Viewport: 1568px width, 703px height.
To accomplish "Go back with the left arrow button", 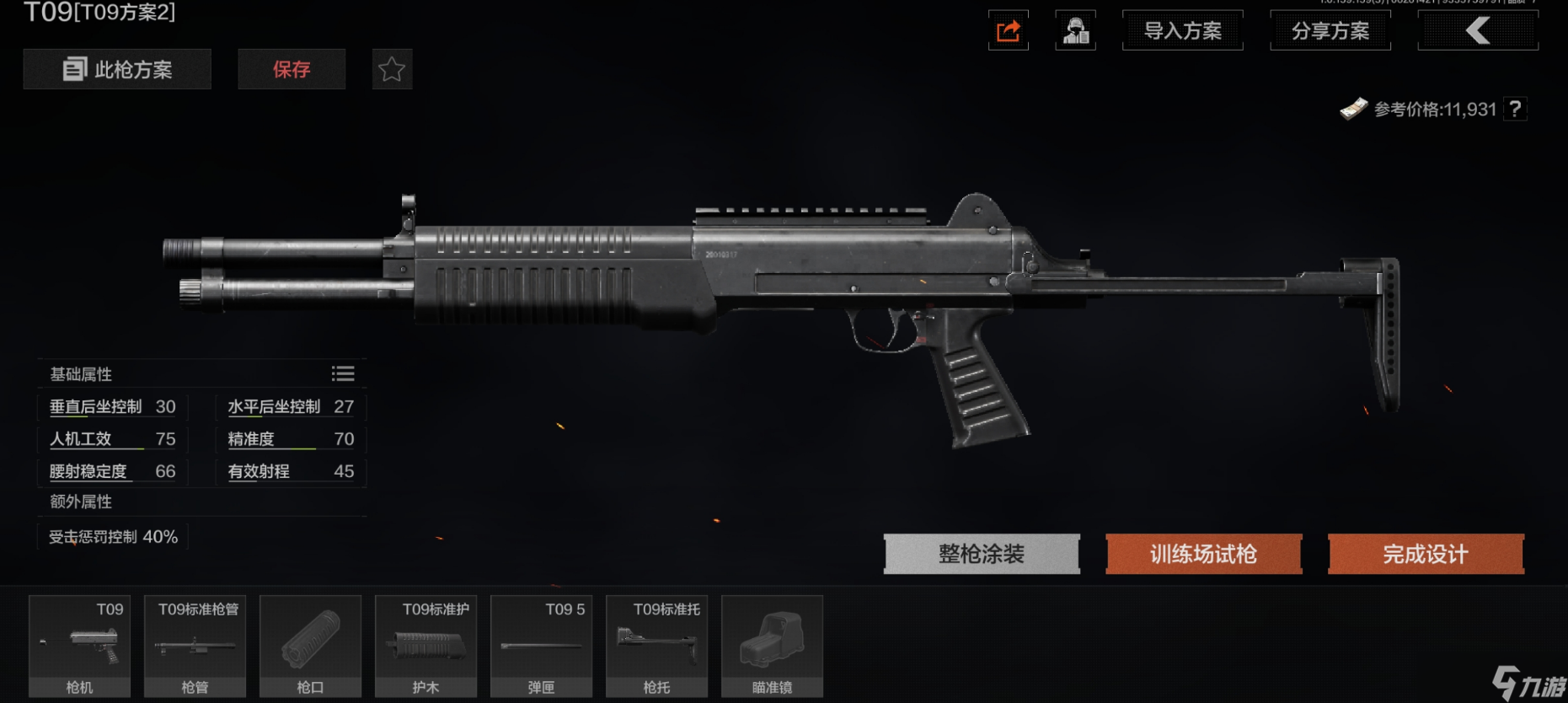I will click(1478, 31).
